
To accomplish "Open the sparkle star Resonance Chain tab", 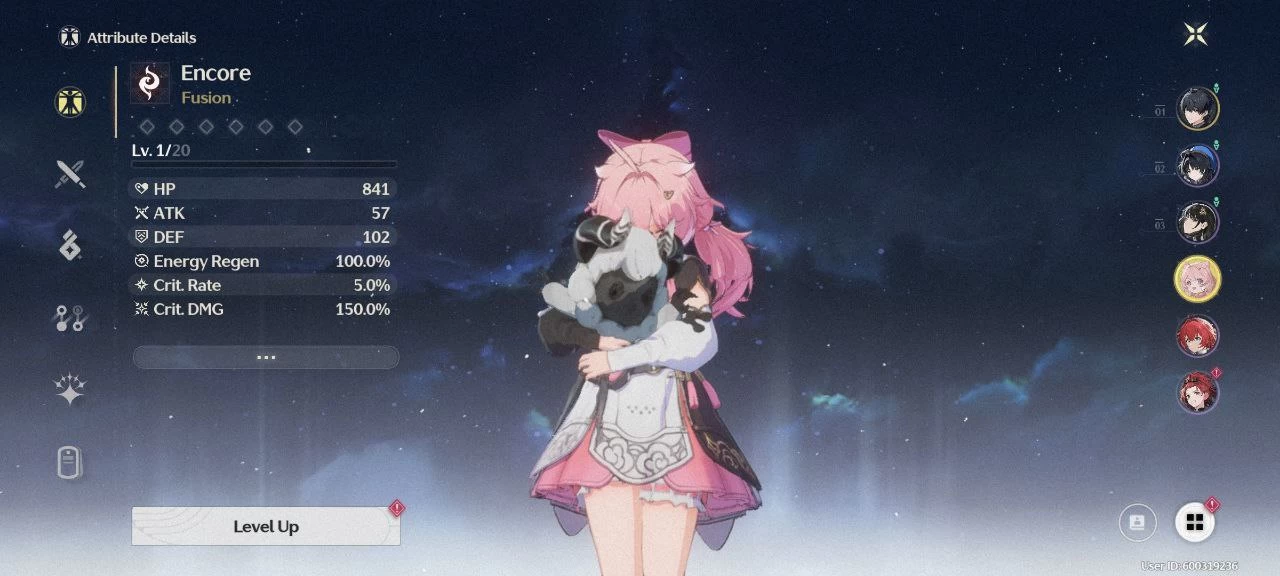I will click(x=70, y=391).
